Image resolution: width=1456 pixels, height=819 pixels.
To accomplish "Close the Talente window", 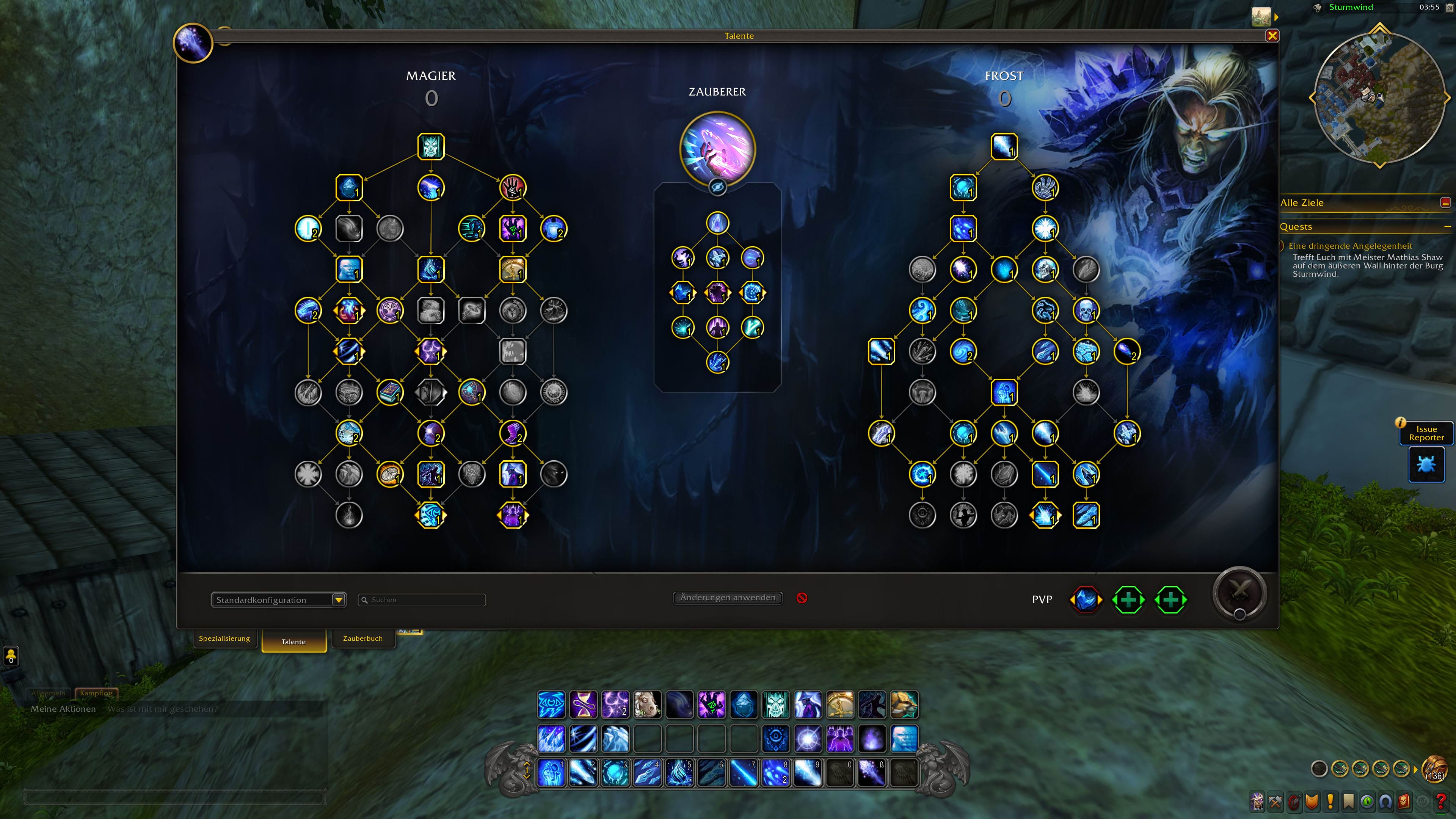I will [x=1272, y=36].
